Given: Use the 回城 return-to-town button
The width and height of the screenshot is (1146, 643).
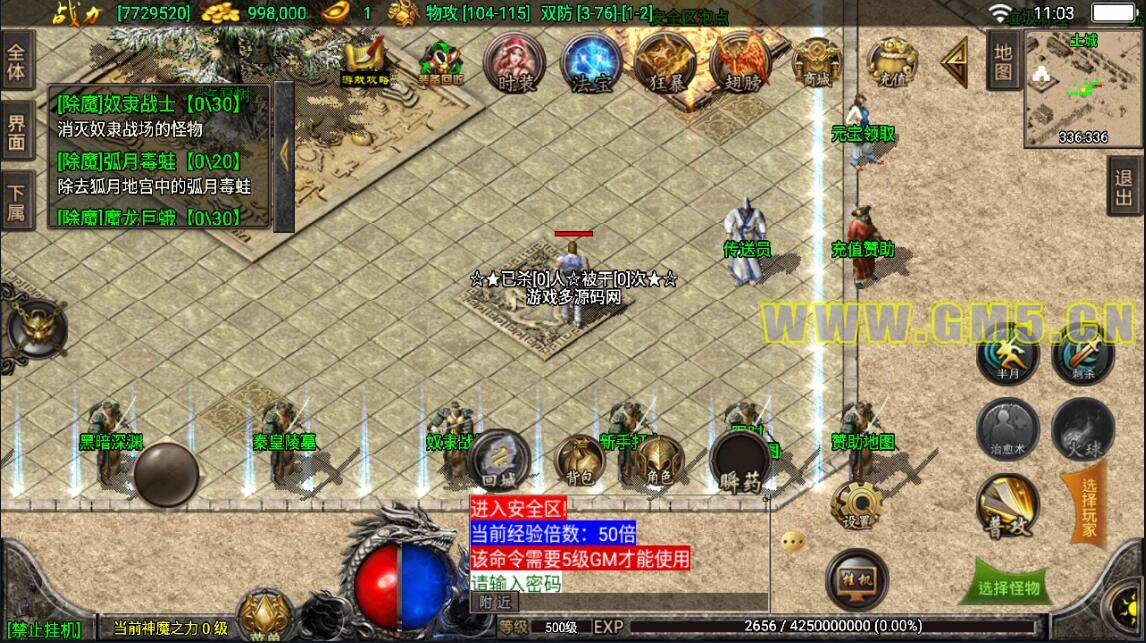Looking at the screenshot, I should click(497, 460).
